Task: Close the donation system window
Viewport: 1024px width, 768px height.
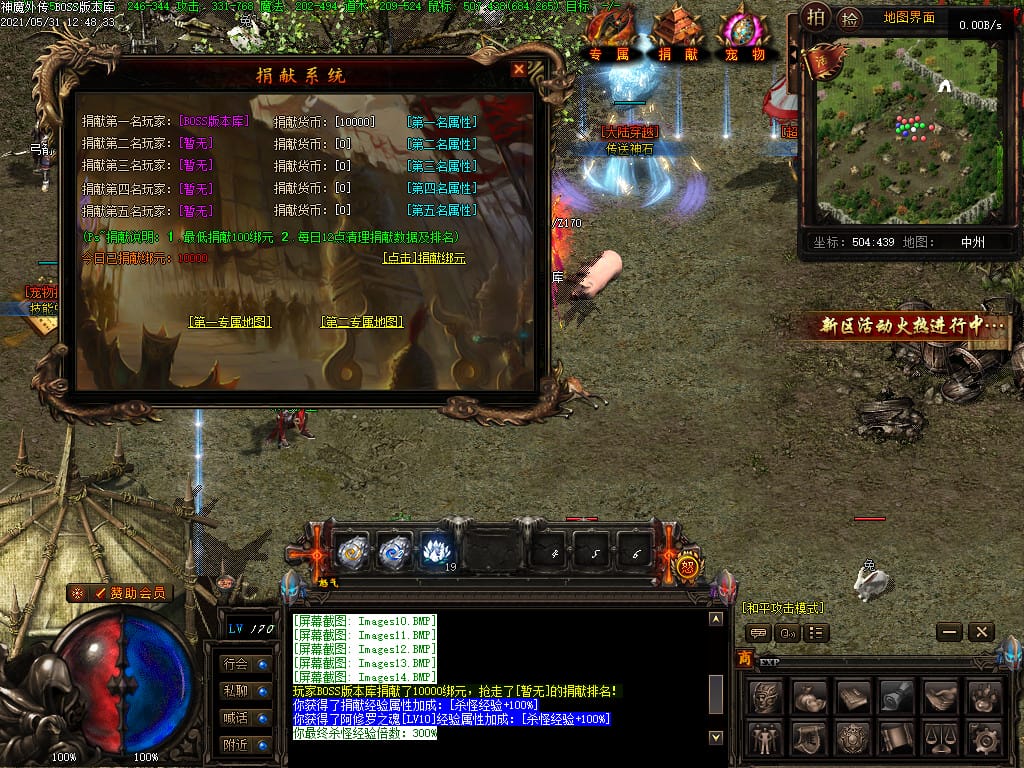Action: coord(518,70)
